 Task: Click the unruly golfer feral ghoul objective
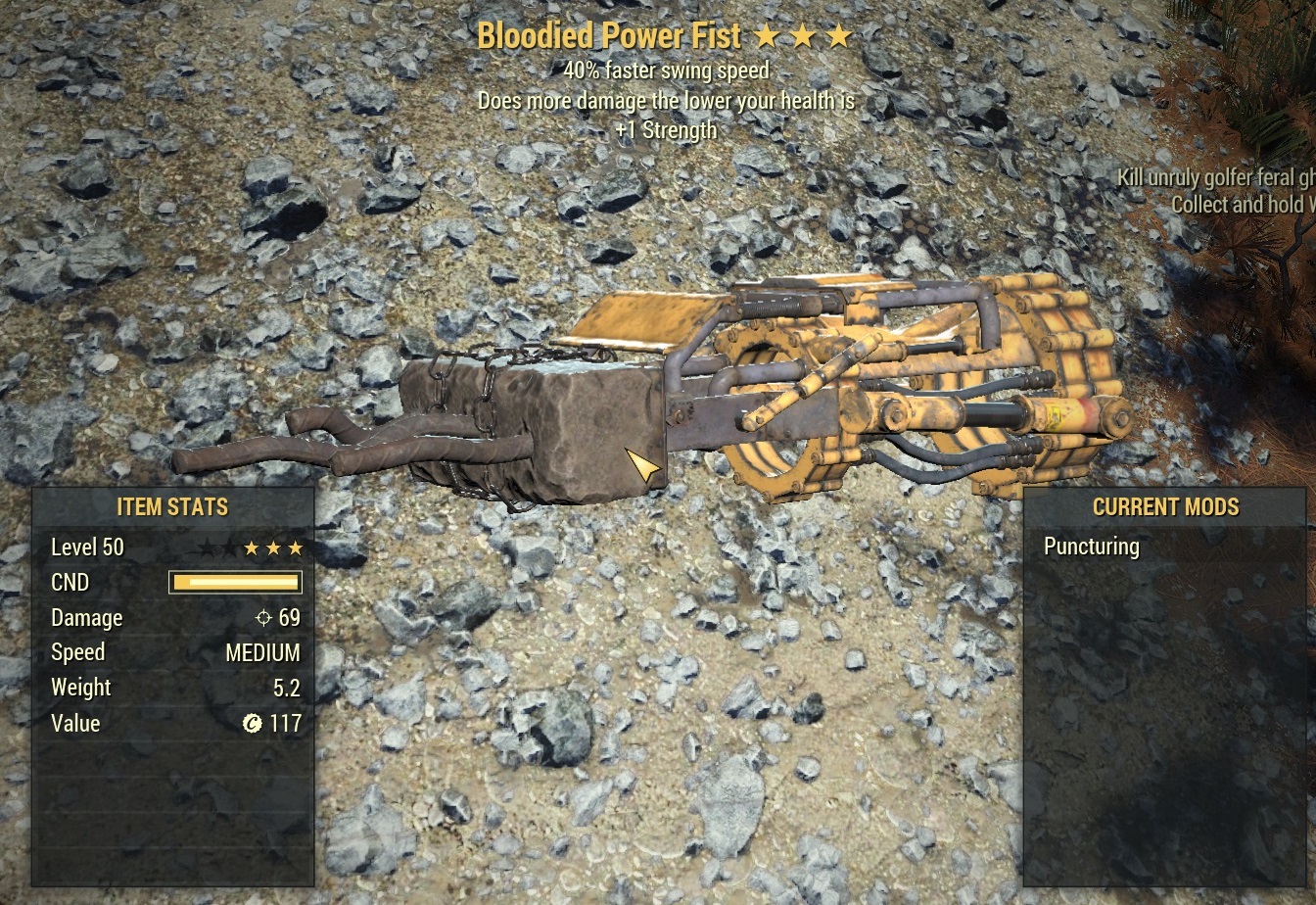[x=1216, y=178]
